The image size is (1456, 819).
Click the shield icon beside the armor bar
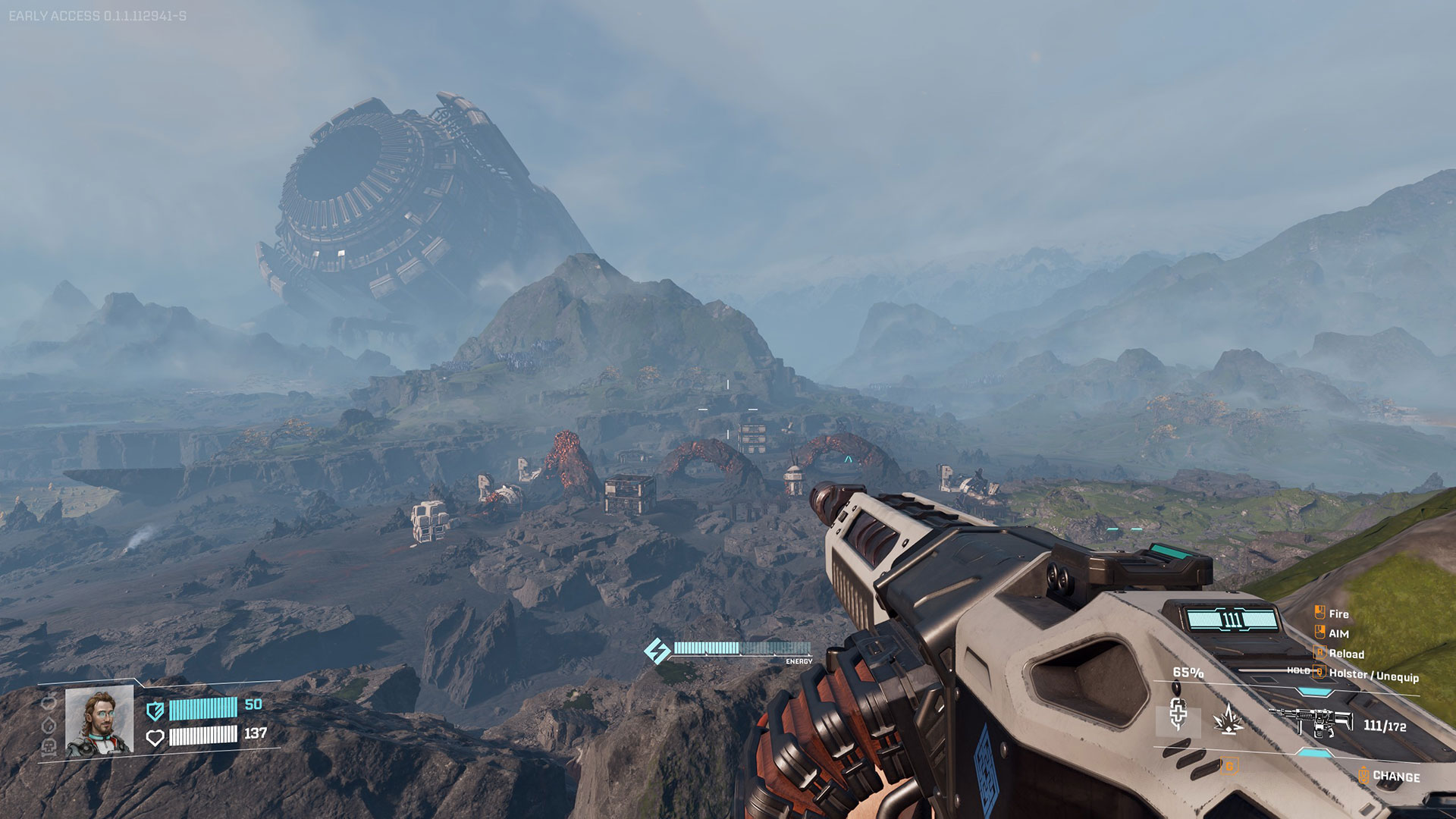[155, 711]
